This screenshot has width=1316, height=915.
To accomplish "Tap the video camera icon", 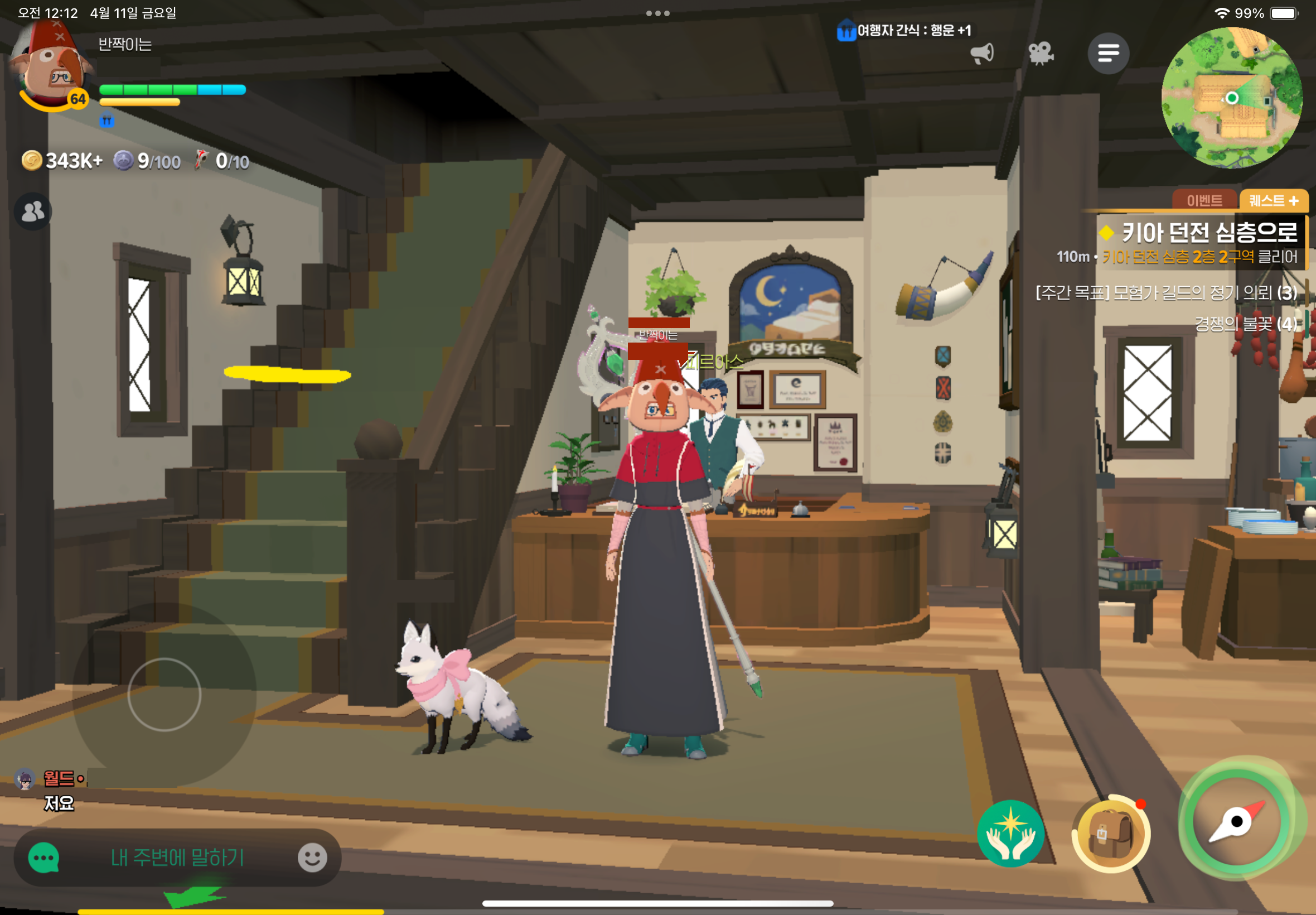I will (x=1041, y=54).
